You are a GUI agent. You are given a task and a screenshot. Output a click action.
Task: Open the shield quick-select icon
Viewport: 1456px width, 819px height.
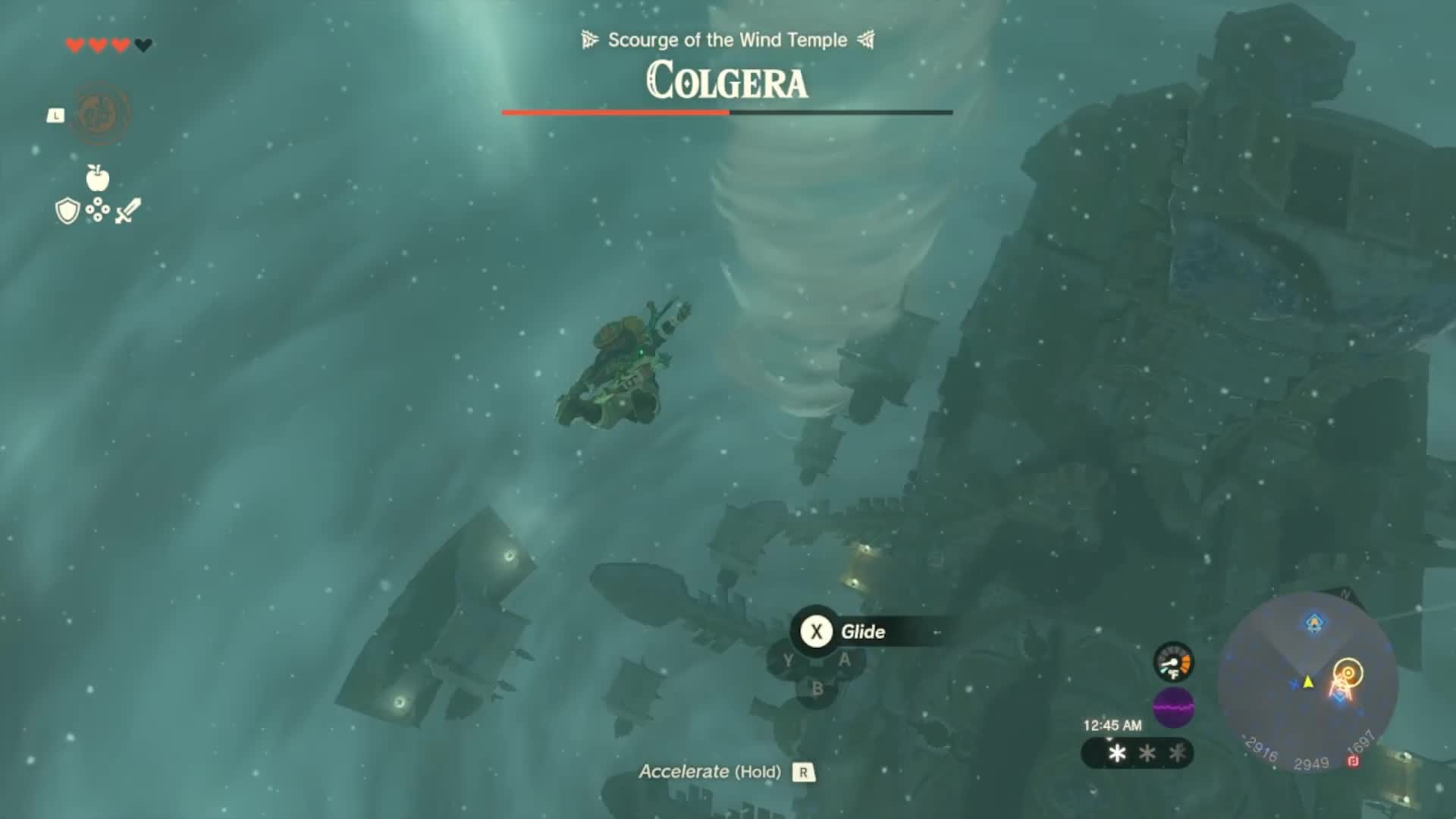tap(67, 211)
